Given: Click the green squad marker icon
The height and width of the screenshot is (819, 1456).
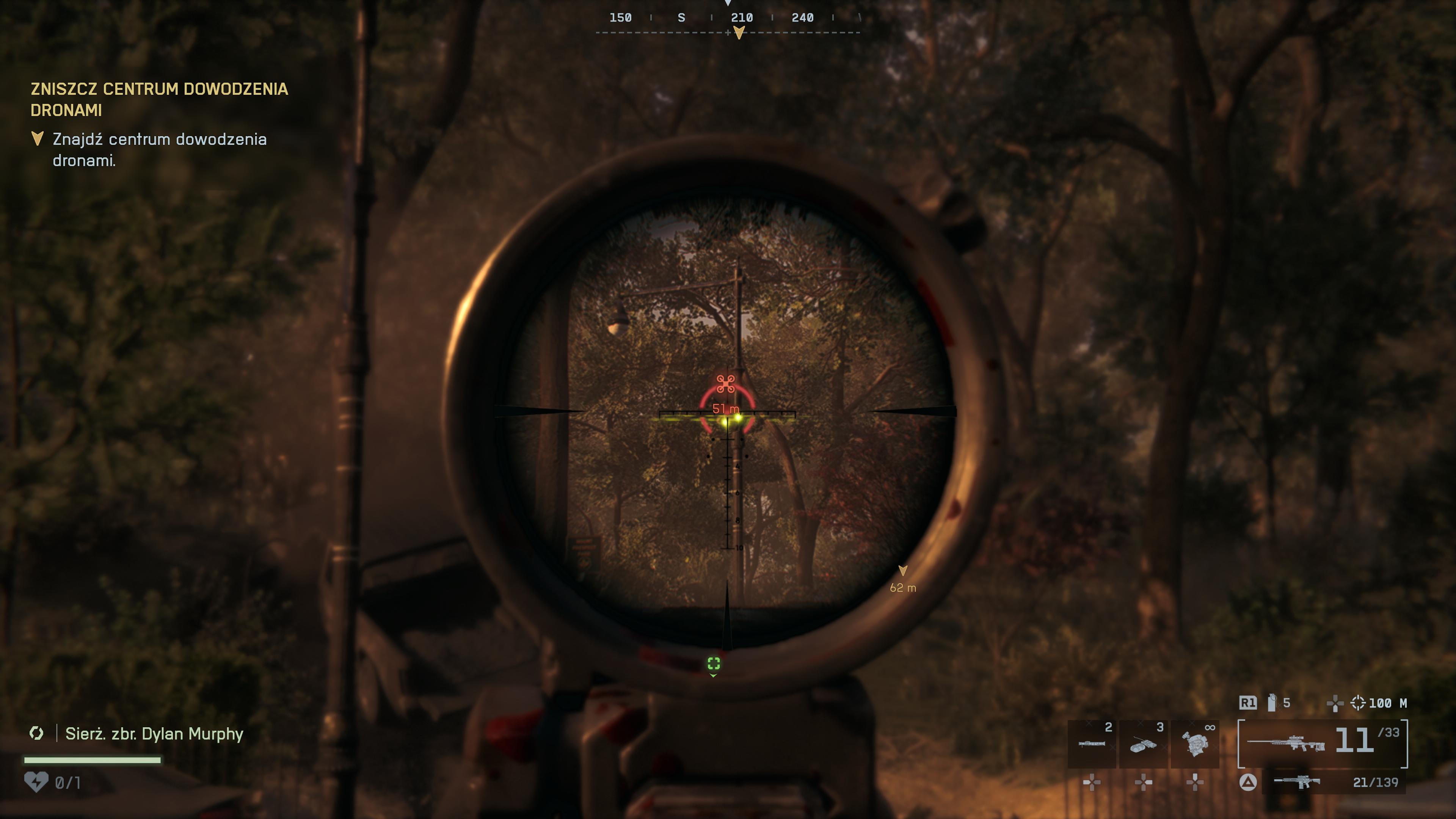Looking at the screenshot, I should (x=714, y=664).
